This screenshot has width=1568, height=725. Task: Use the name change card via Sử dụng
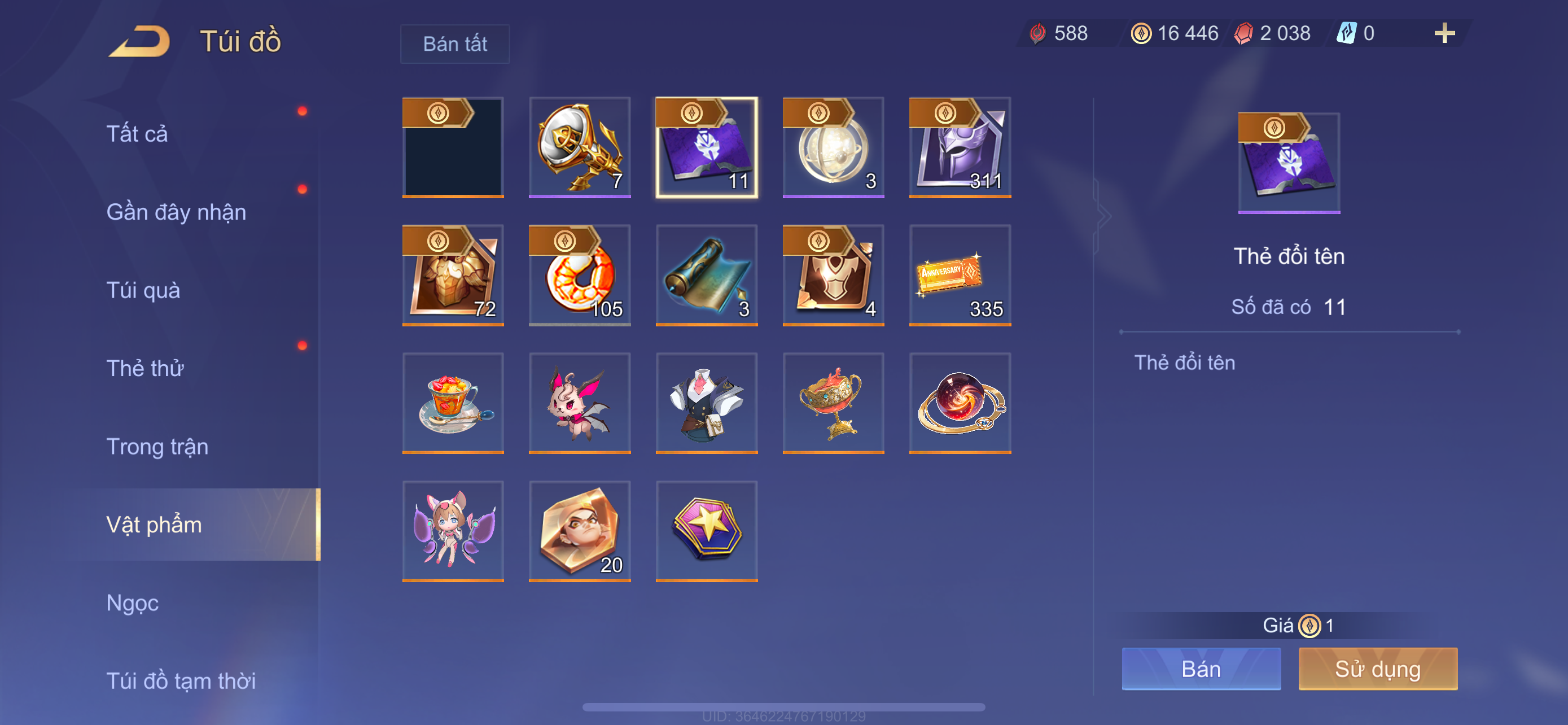point(1377,669)
